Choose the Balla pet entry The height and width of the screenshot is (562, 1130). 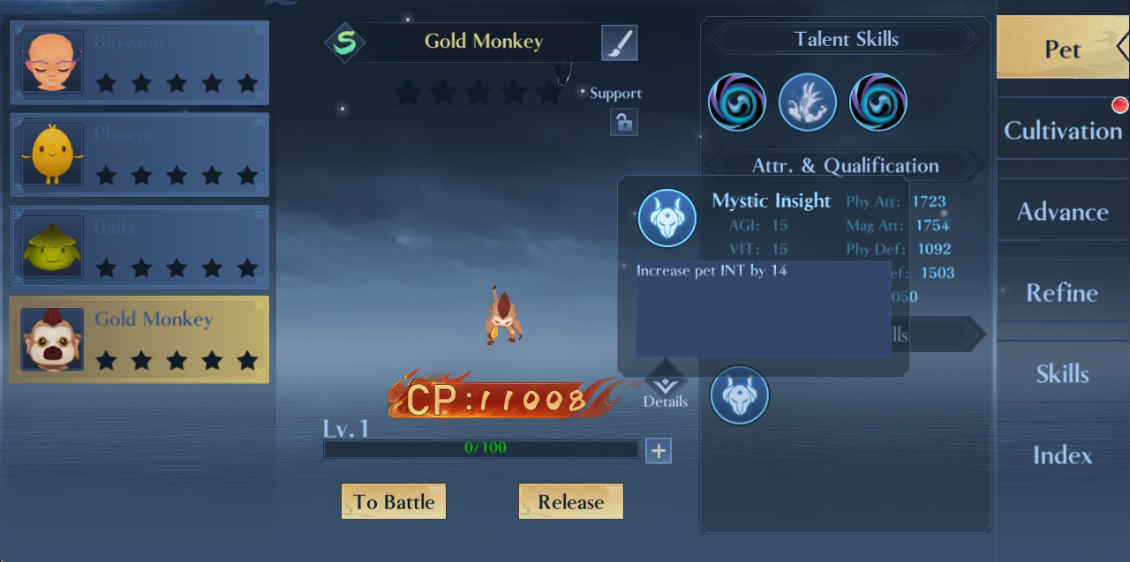click(x=139, y=248)
